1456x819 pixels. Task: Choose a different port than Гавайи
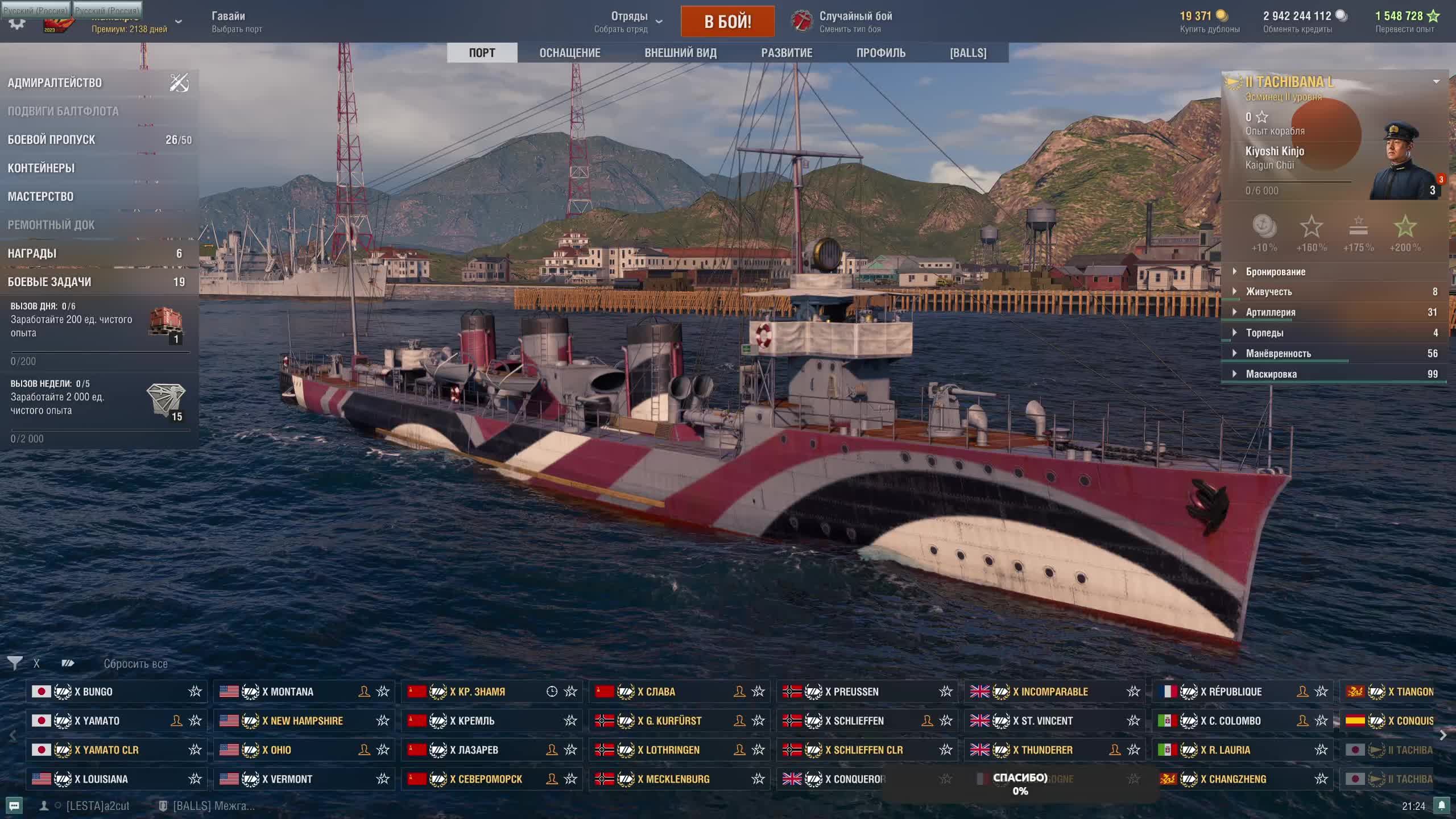point(237,22)
